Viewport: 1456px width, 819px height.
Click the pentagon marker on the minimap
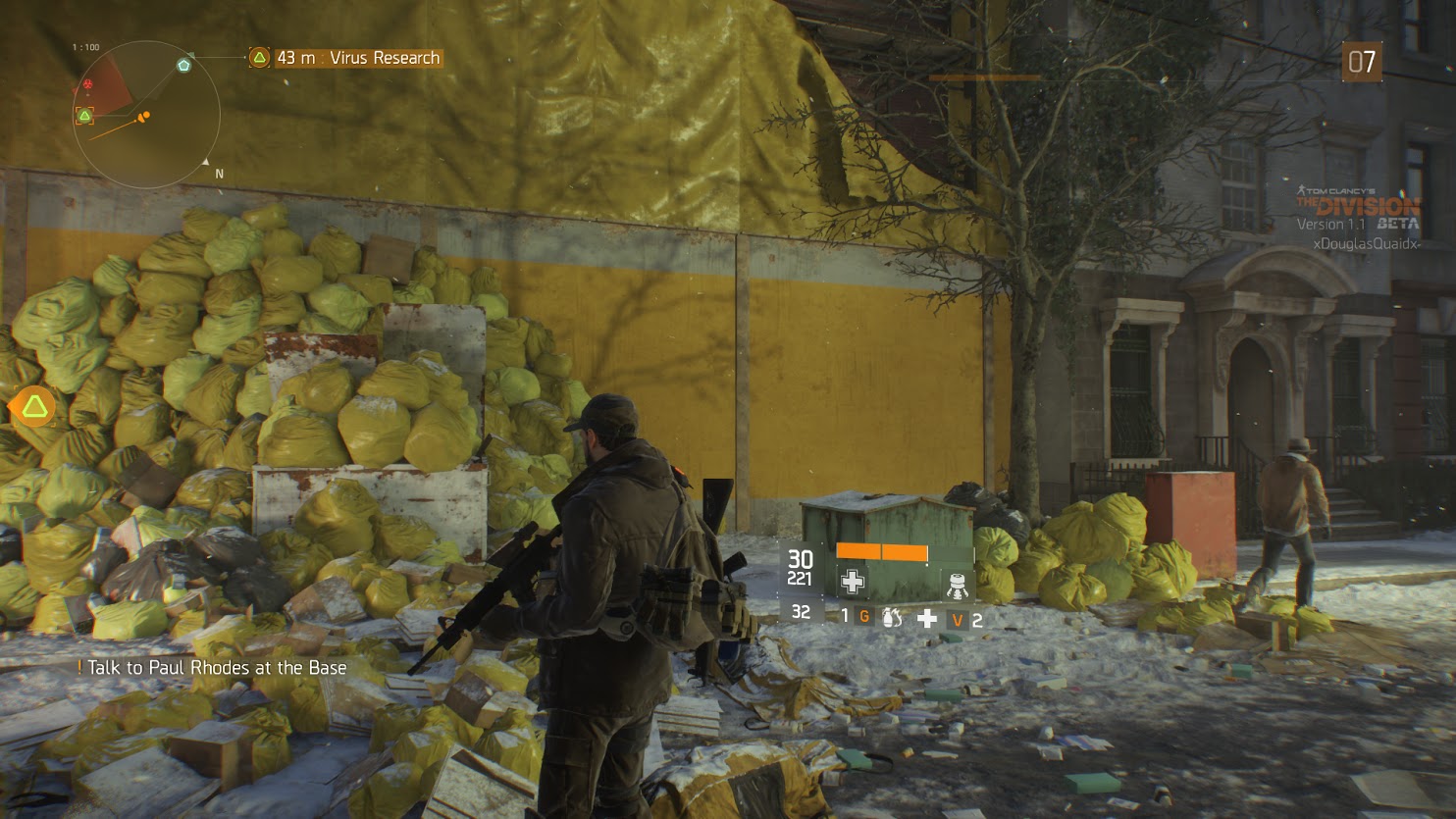(x=183, y=65)
